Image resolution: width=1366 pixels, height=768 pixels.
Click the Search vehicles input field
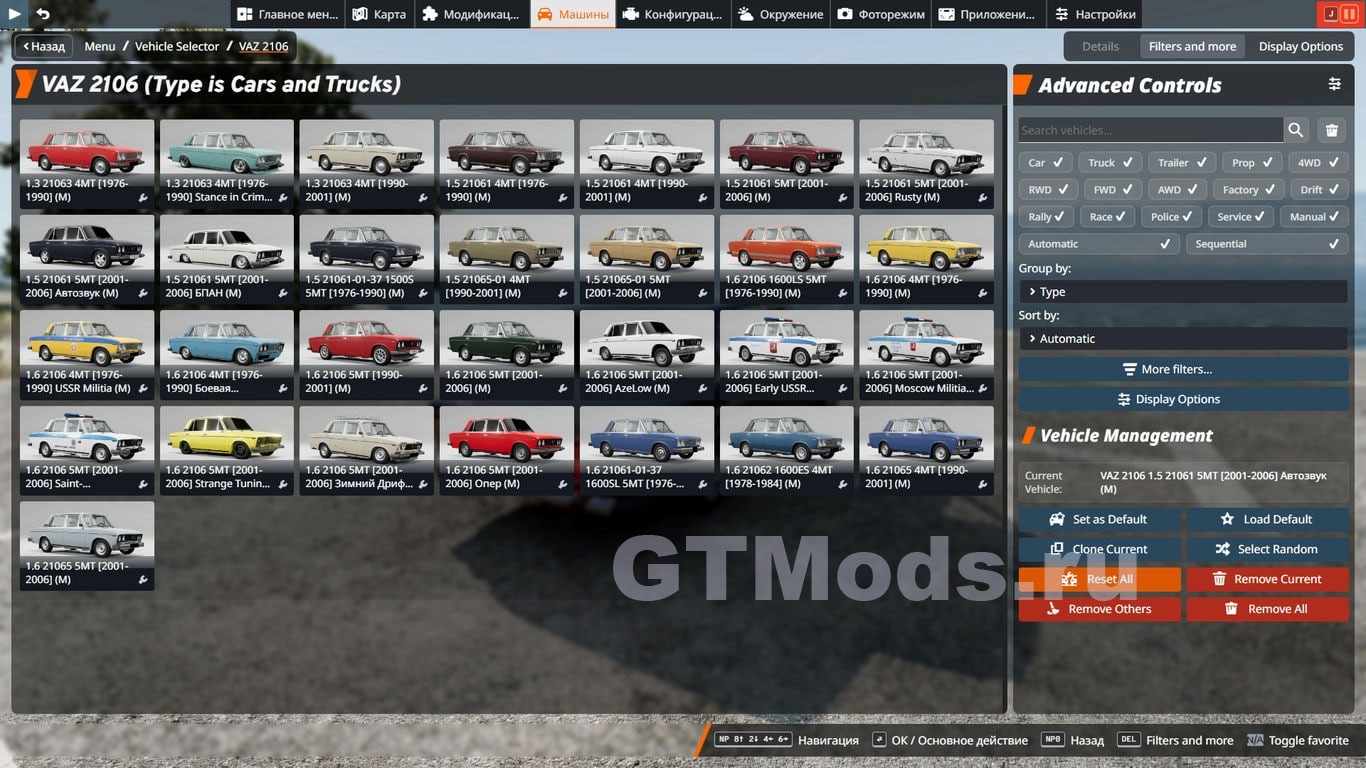click(1150, 130)
